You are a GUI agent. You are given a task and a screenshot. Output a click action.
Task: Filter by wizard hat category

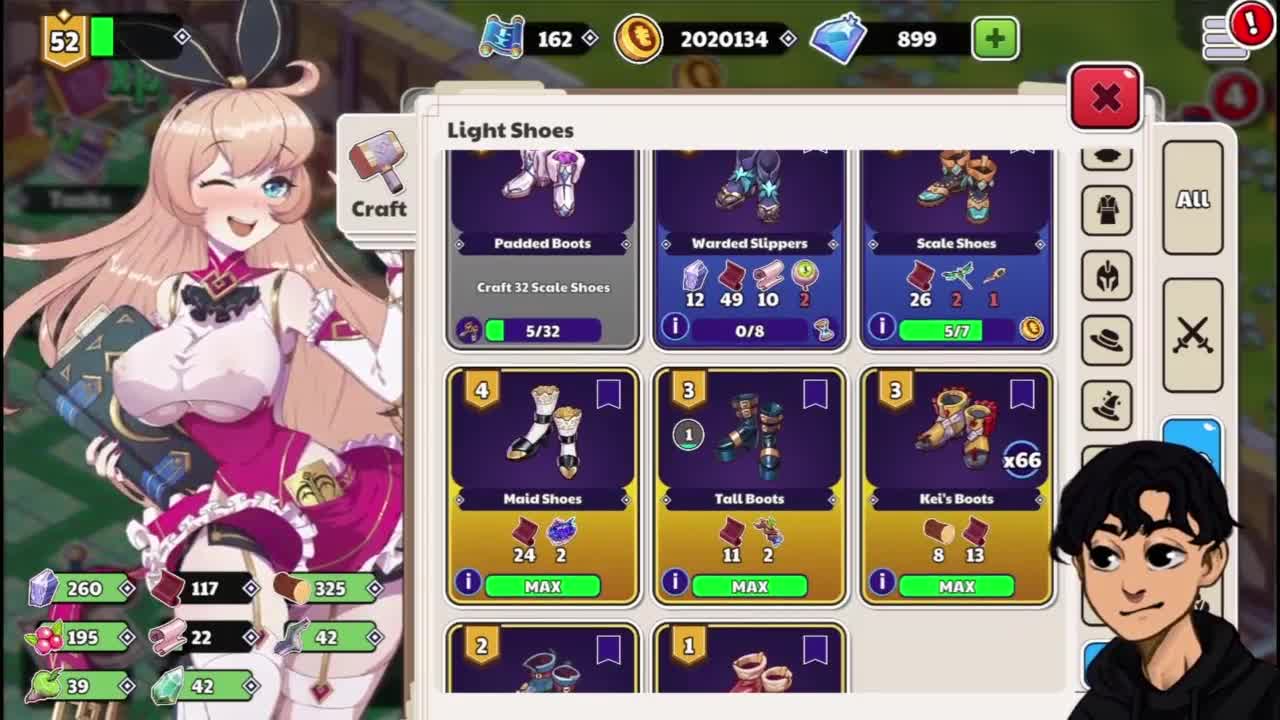pyautogui.click(x=1107, y=405)
